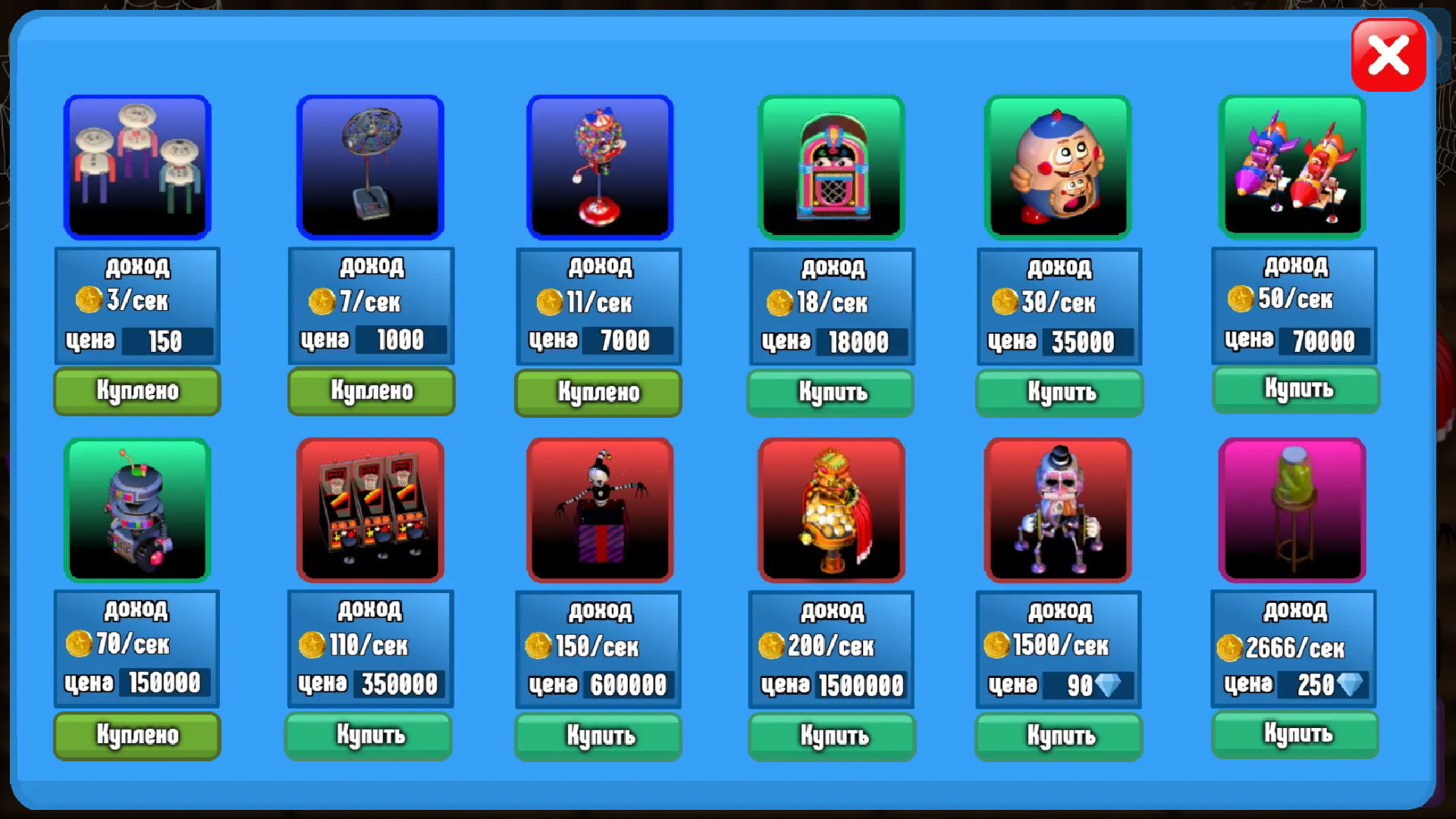Select the round clown robot icon
Screen dimensions: 1456x819
coord(1059,166)
